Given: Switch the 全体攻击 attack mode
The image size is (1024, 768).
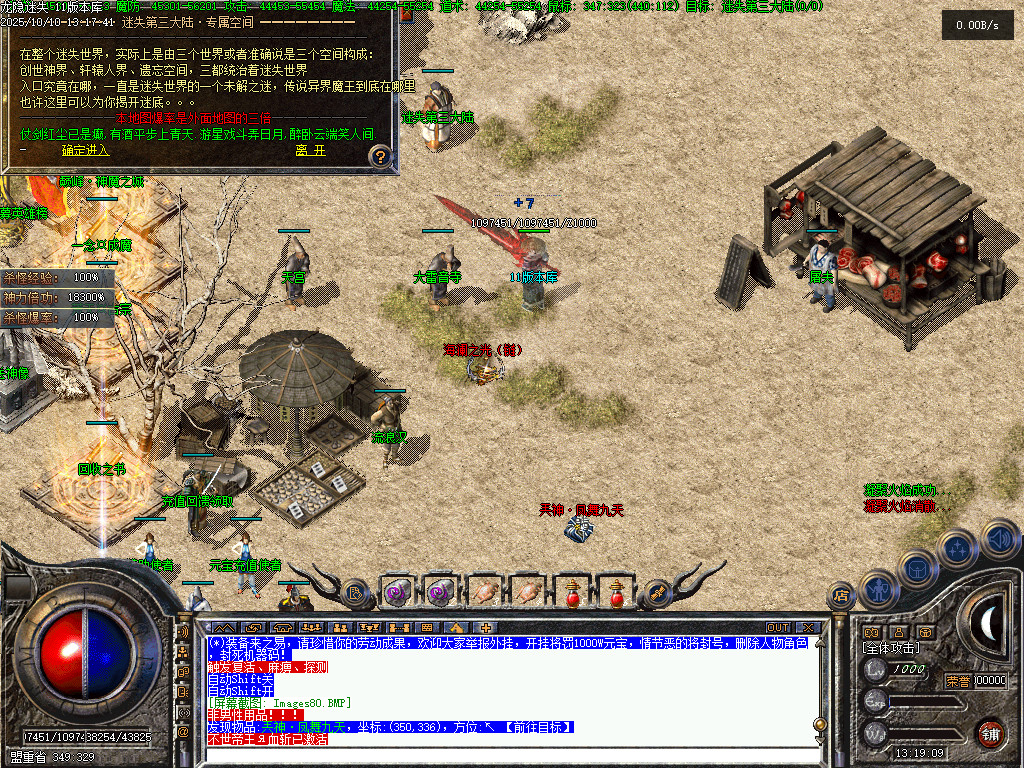Looking at the screenshot, I should pyautogui.click(x=893, y=648).
